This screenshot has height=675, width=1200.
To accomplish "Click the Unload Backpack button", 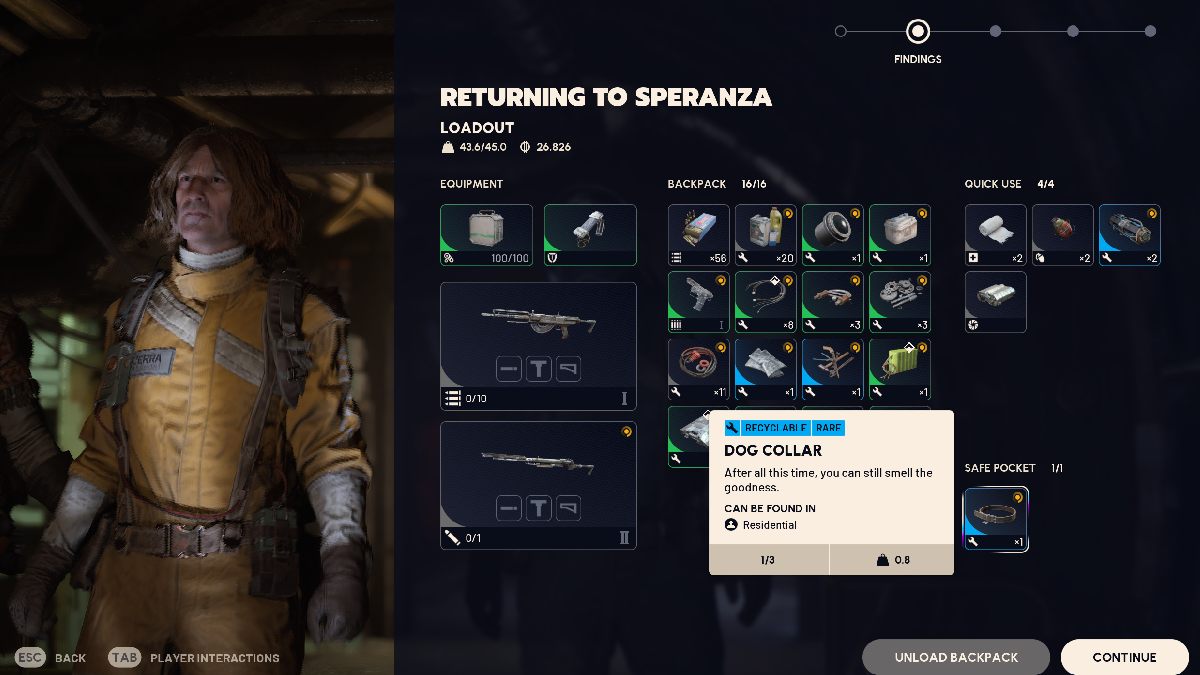I will (x=956, y=657).
